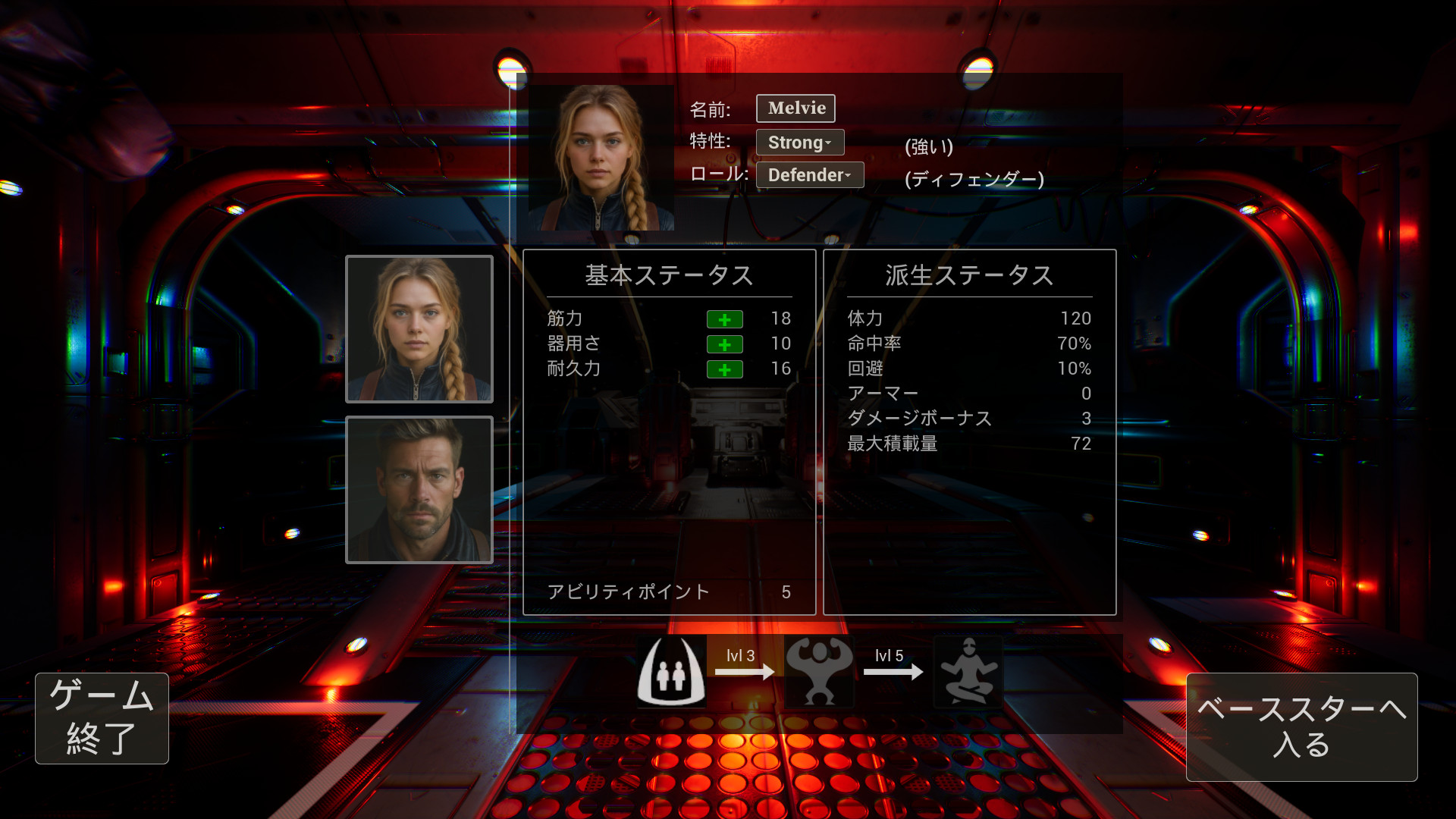Increase 筋力 with the green plus

(x=724, y=319)
